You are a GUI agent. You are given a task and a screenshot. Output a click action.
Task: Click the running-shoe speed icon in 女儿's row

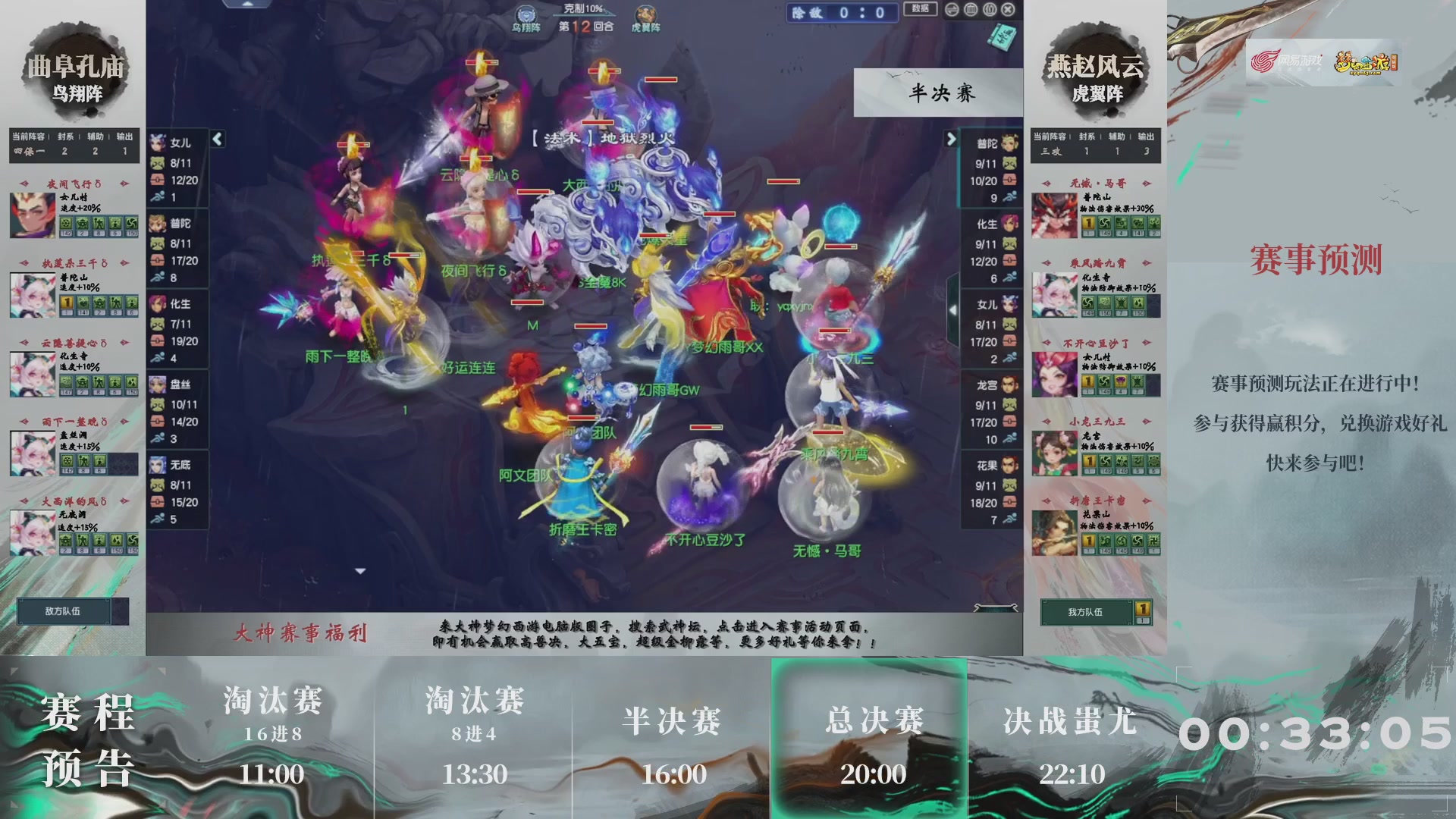click(x=157, y=196)
